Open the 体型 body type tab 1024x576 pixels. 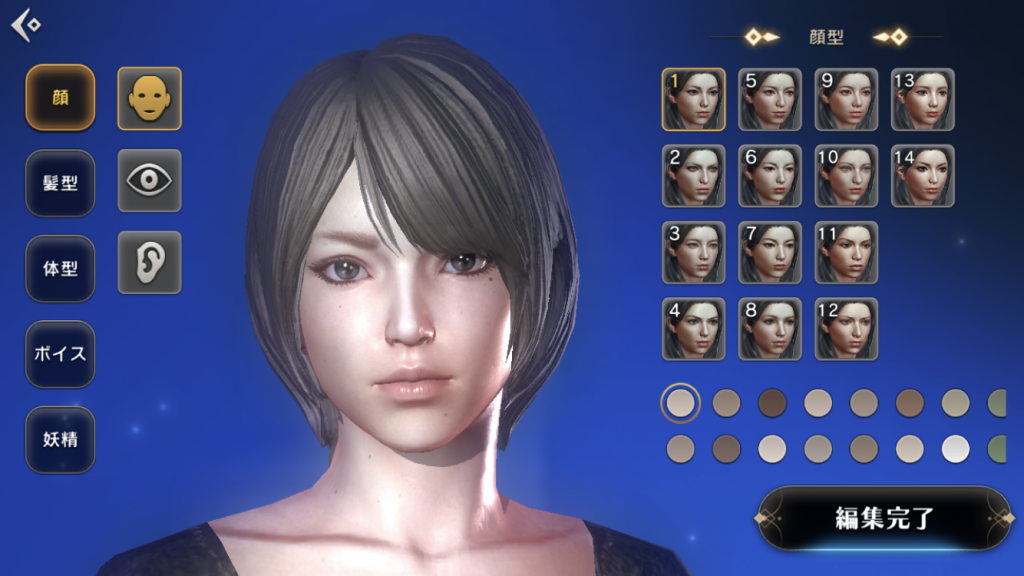coord(60,269)
